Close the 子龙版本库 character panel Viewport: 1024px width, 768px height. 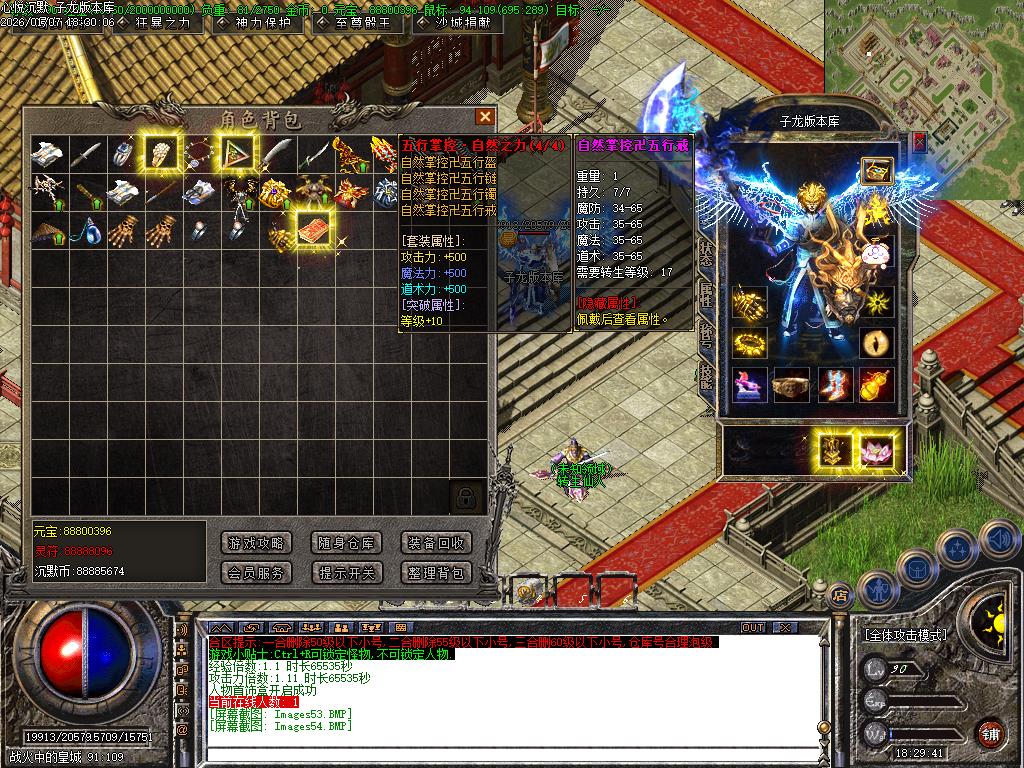[919, 142]
